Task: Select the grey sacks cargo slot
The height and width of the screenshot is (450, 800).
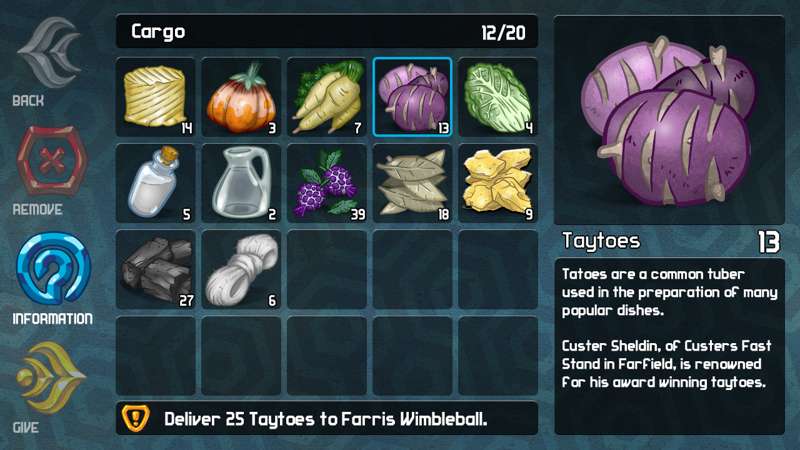Action: pos(413,184)
